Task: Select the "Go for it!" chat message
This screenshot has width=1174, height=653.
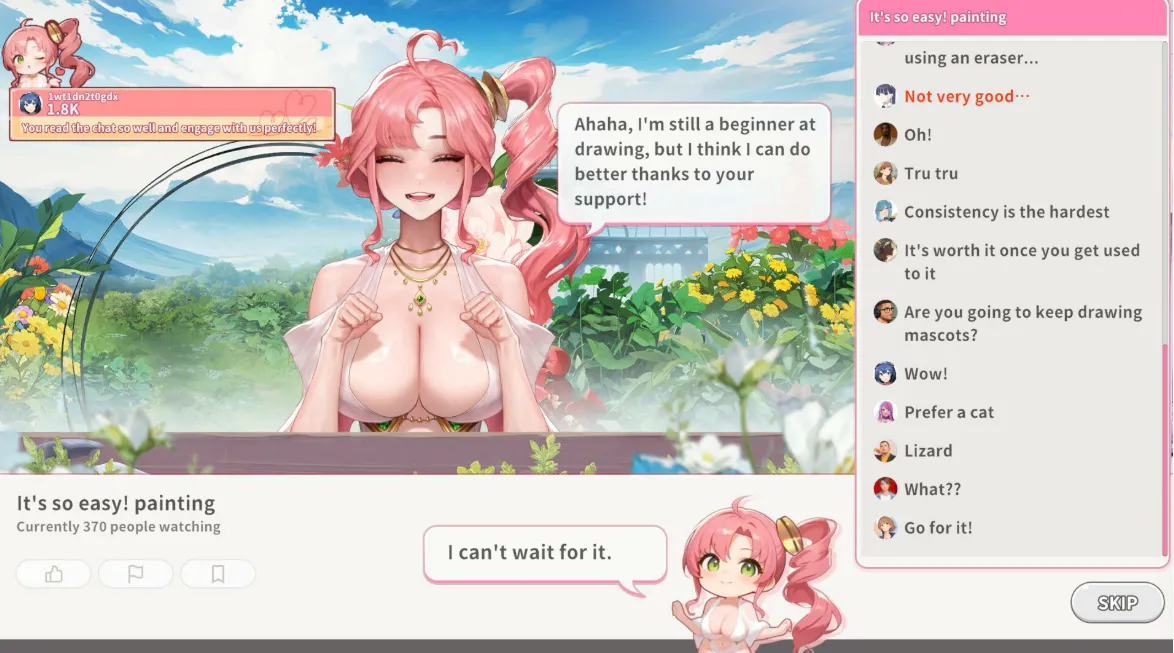Action: [937, 527]
